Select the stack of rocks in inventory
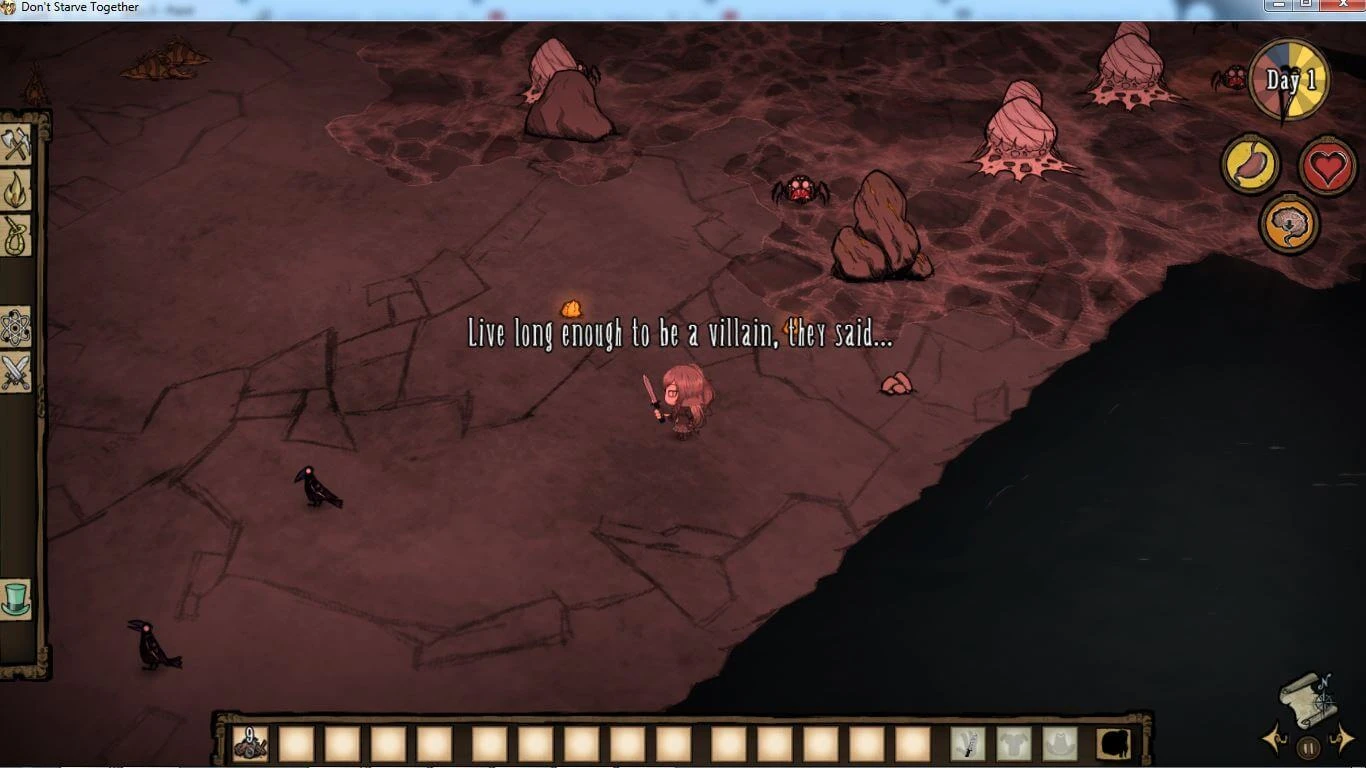This screenshot has width=1366, height=768. tap(250, 744)
